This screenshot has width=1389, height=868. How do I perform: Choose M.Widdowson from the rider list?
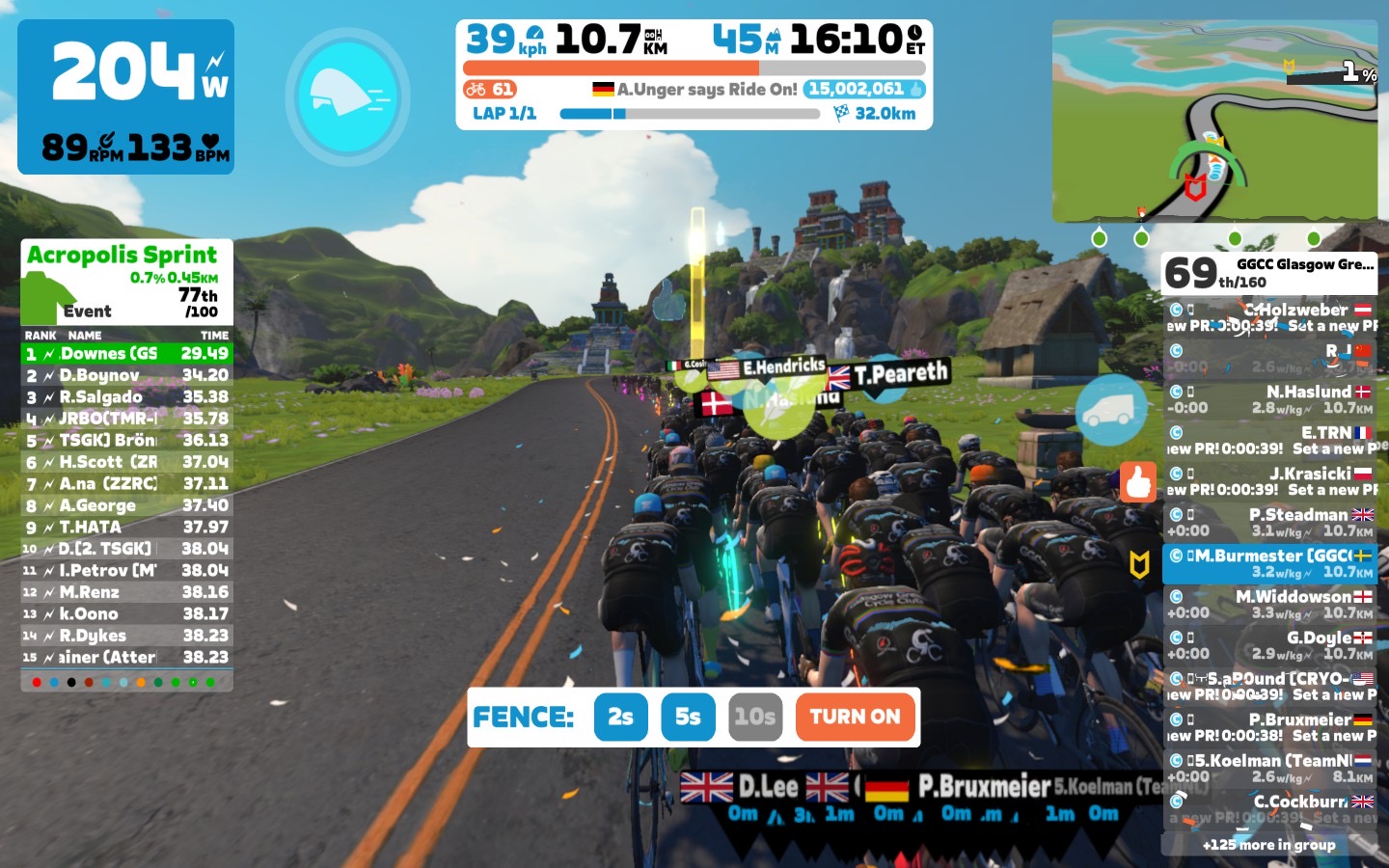tap(1269, 604)
